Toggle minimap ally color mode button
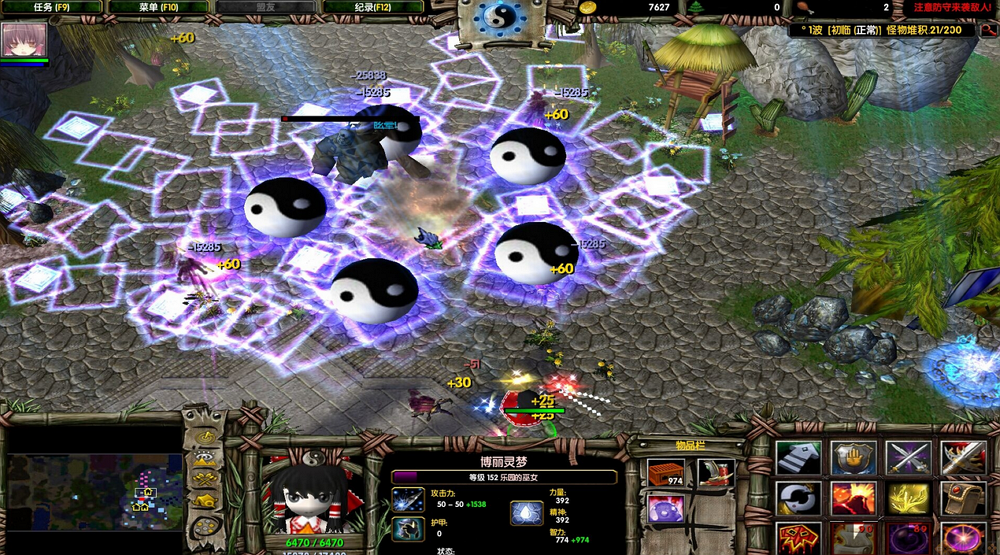Screen dimensions: 1000x555 [205, 479]
